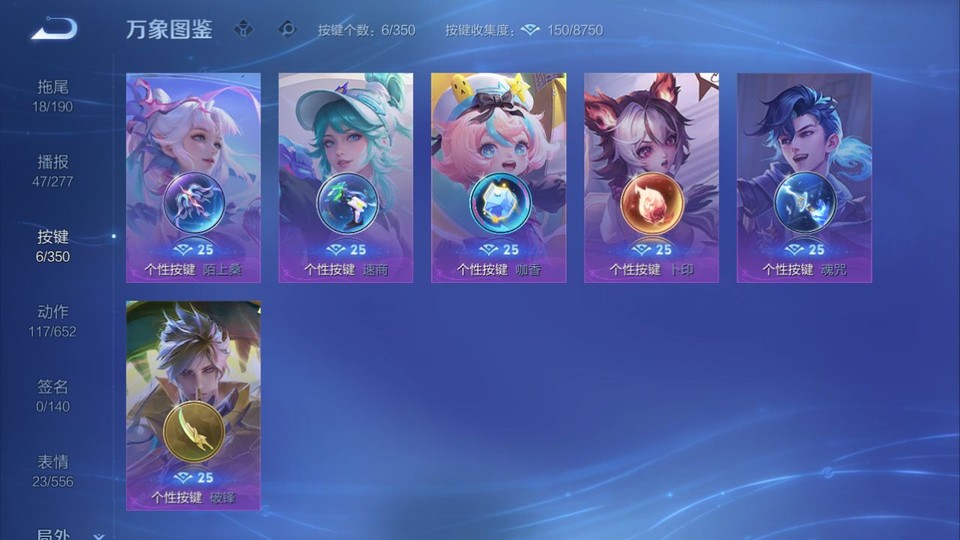The width and height of the screenshot is (960, 540).
Task: Open the 拖尾 category tab
Action: (53, 95)
